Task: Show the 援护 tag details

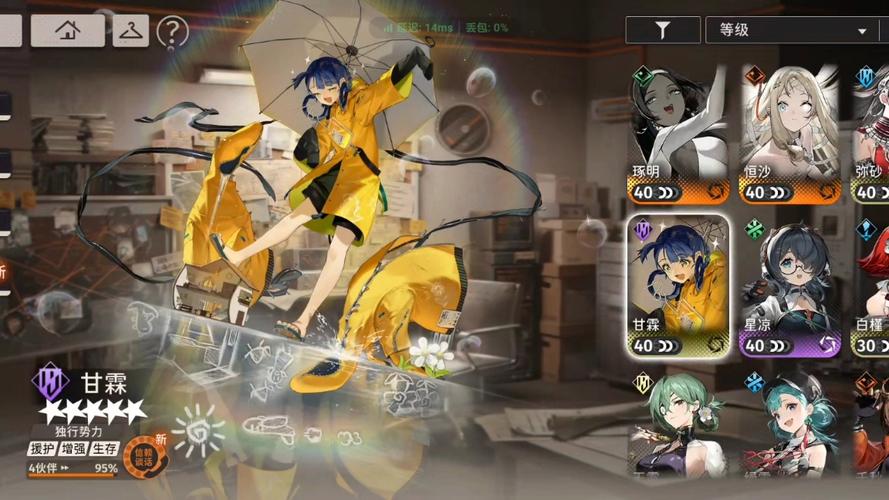Action: pos(41,449)
